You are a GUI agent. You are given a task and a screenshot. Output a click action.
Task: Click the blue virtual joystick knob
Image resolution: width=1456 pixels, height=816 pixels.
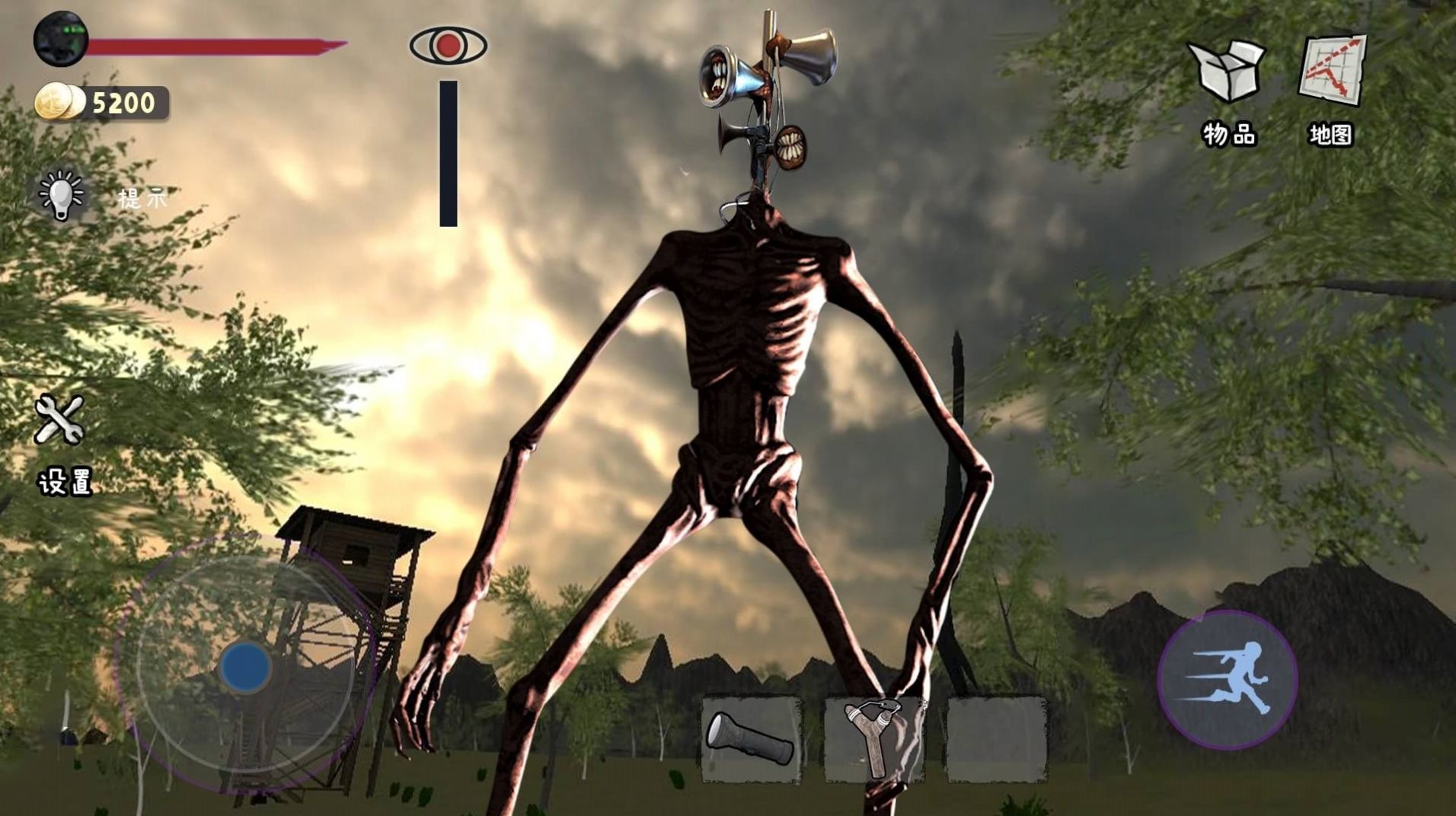click(x=245, y=667)
